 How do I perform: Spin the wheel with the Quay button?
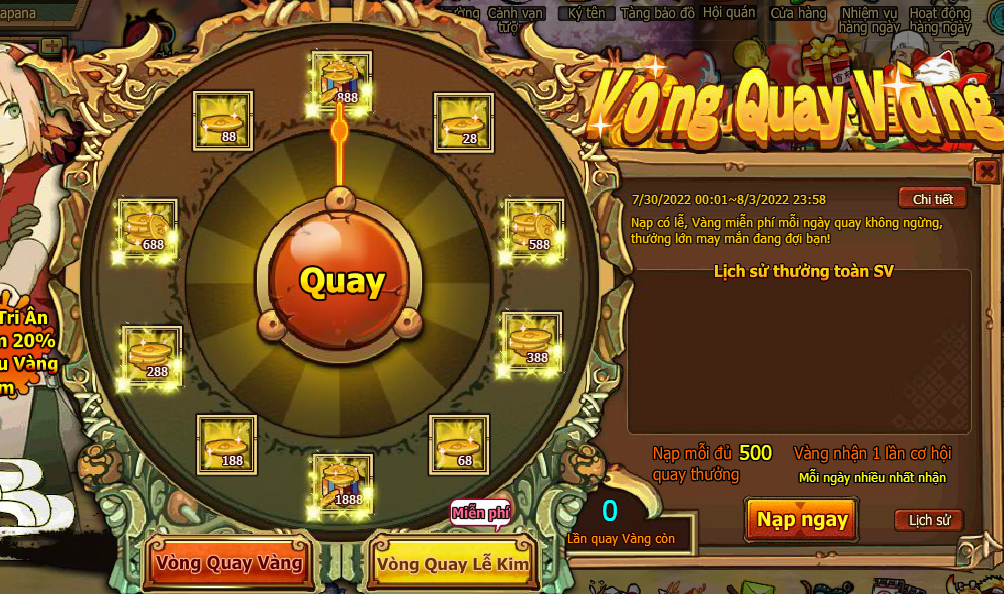pos(340,281)
